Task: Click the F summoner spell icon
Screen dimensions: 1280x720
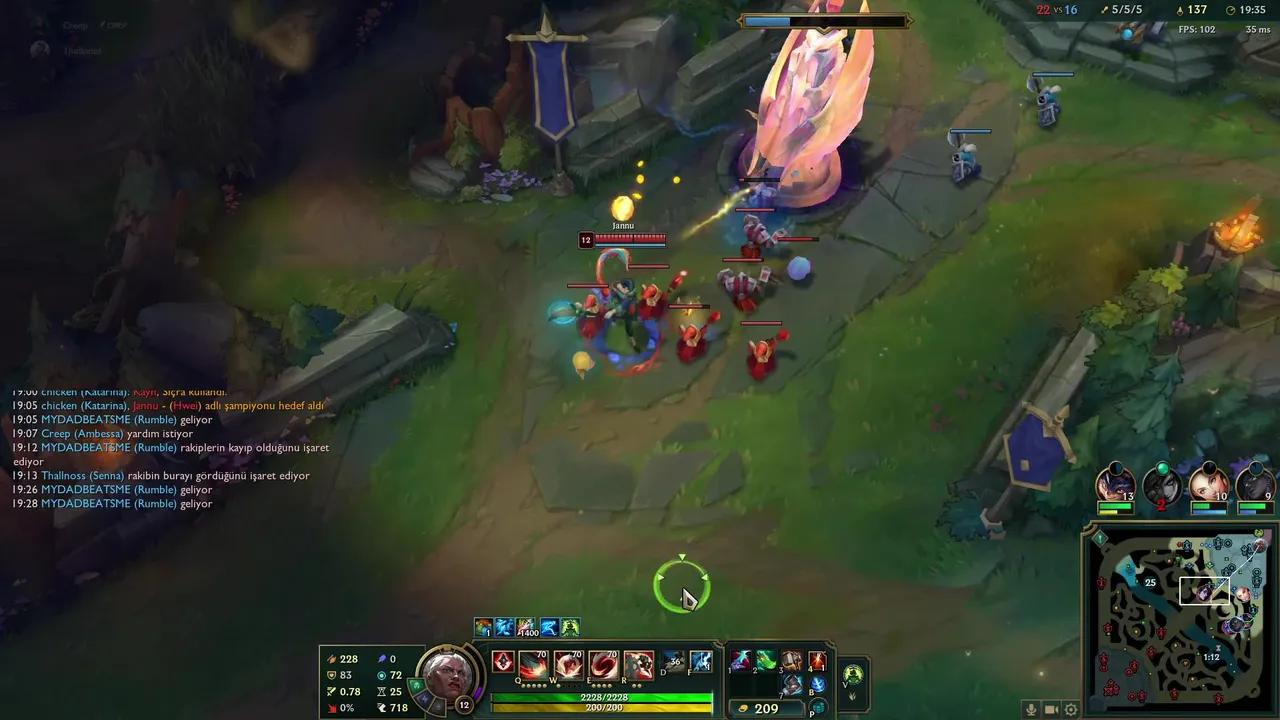Action: coord(703,661)
